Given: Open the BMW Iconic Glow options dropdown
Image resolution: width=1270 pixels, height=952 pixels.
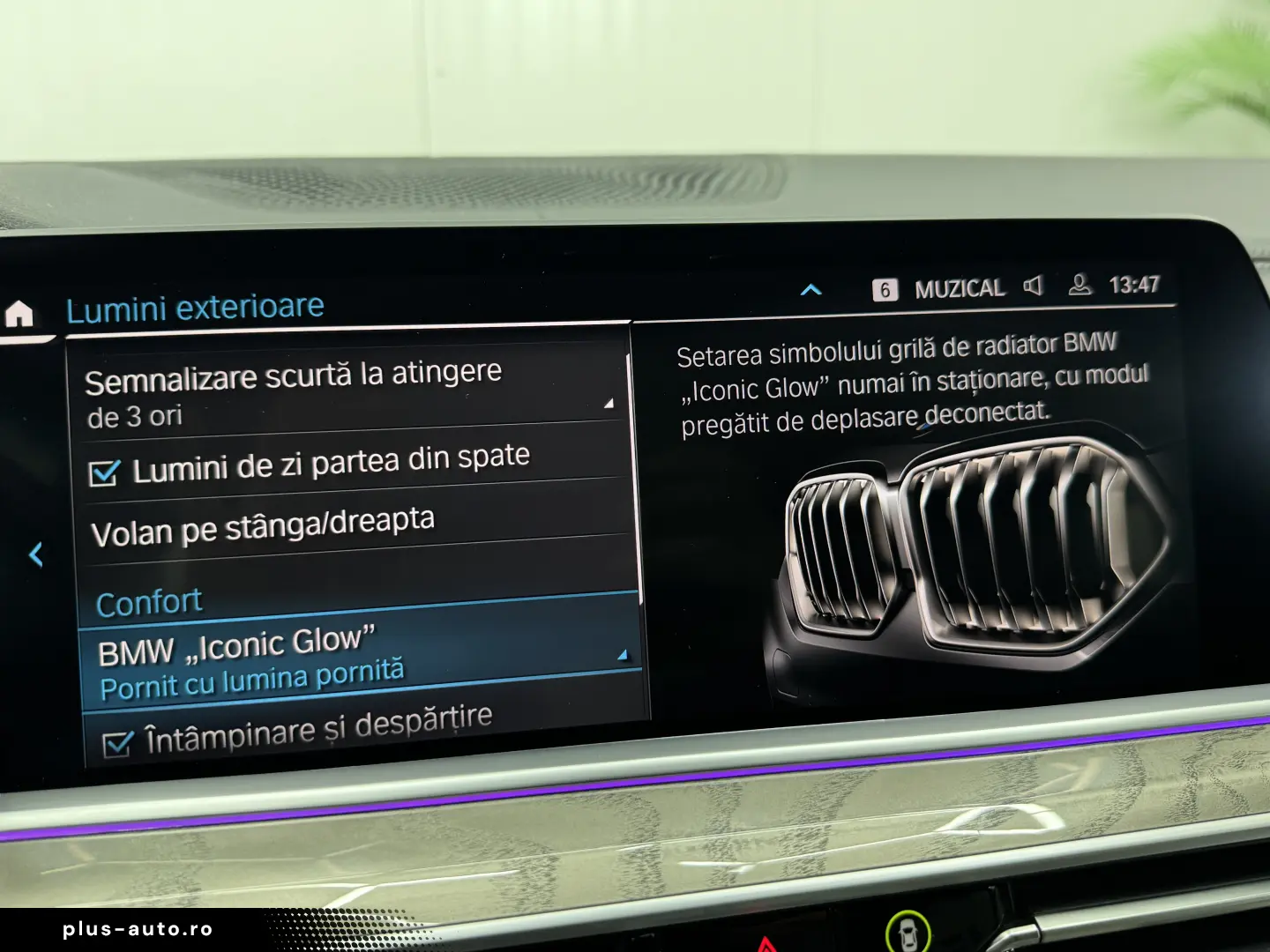Looking at the screenshot, I should [622, 656].
